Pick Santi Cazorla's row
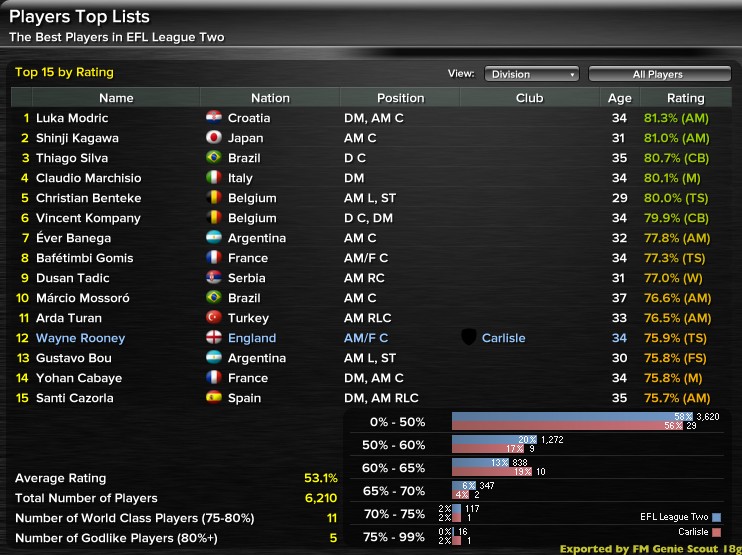Screen dimensions: 742x555 pos(74,398)
